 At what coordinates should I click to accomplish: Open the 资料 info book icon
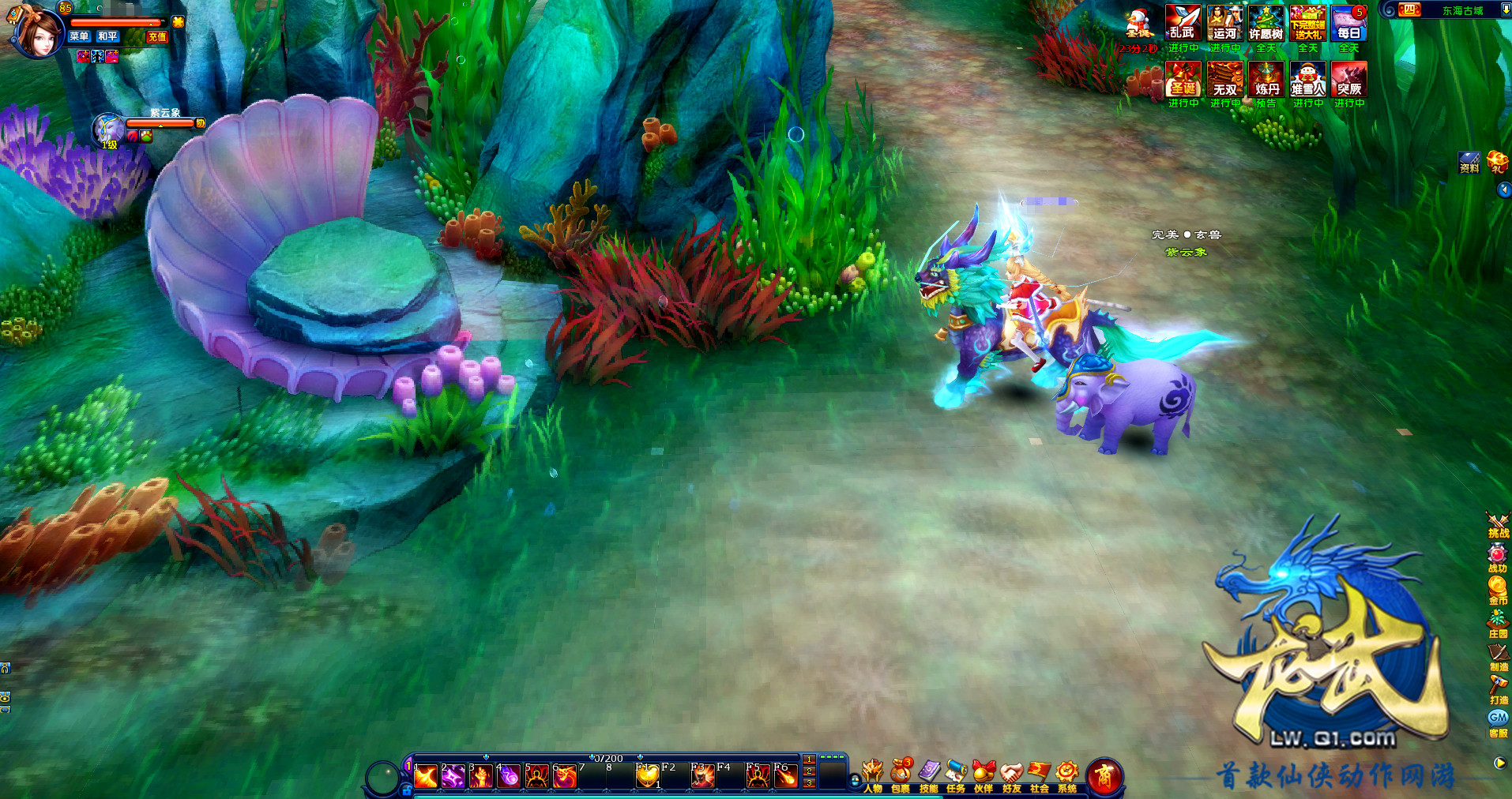[1469, 163]
